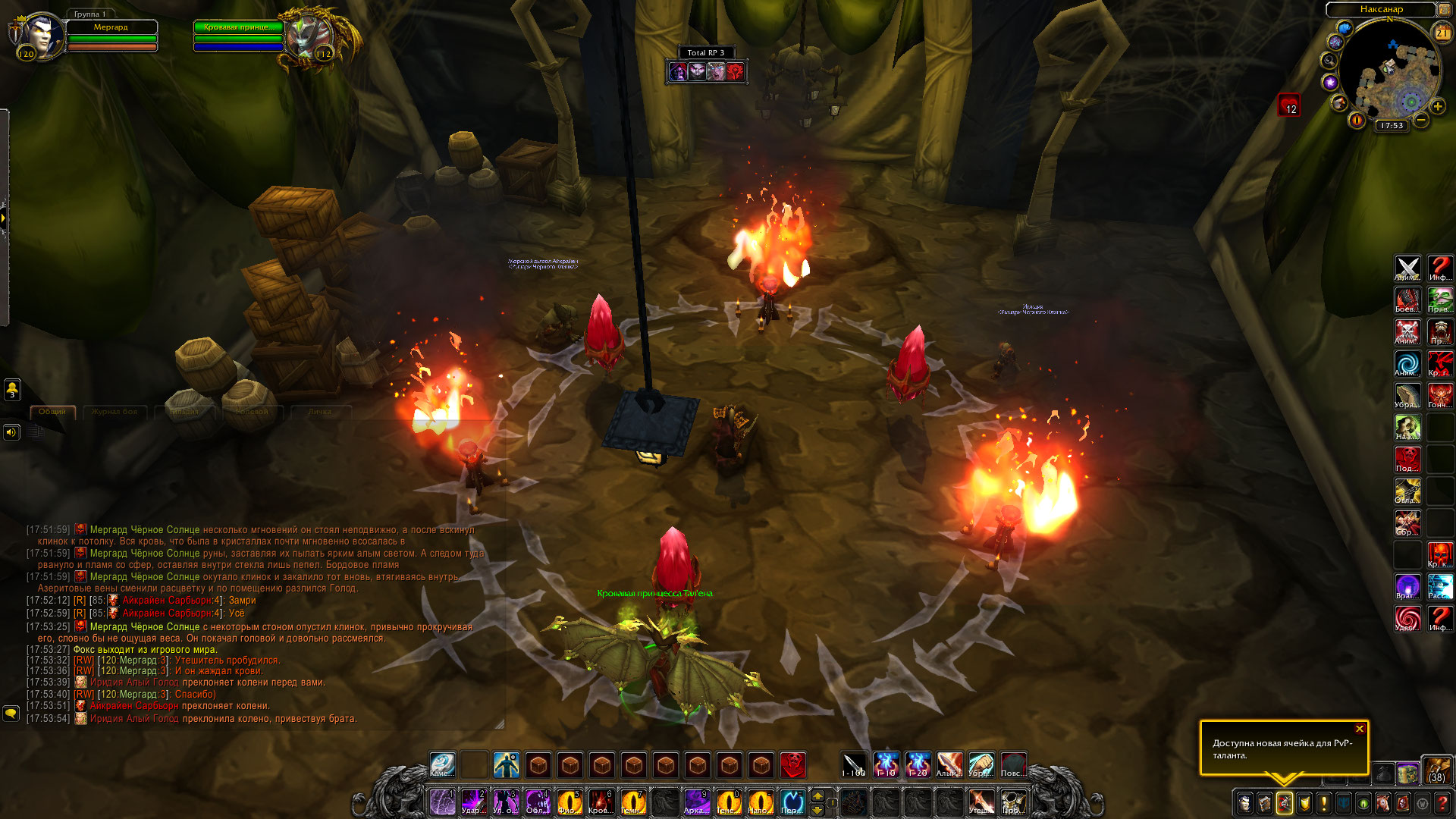1456x819 pixels.
Task: Switch to the Журнал боя chat tab
Action: coord(115,412)
